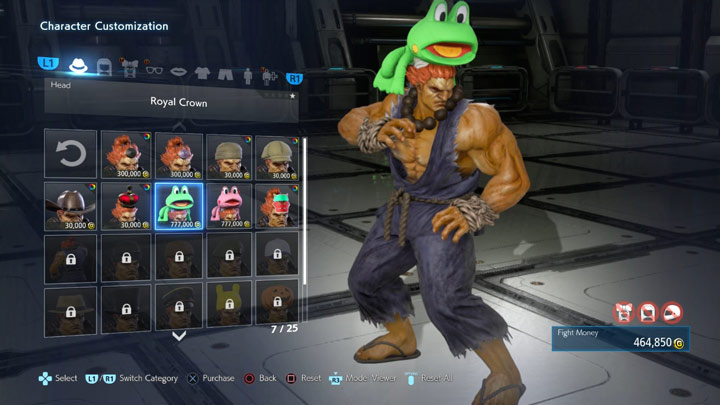Viewport: 720px width, 405px height.
Task: Select the lips category tab
Action: coord(179,68)
